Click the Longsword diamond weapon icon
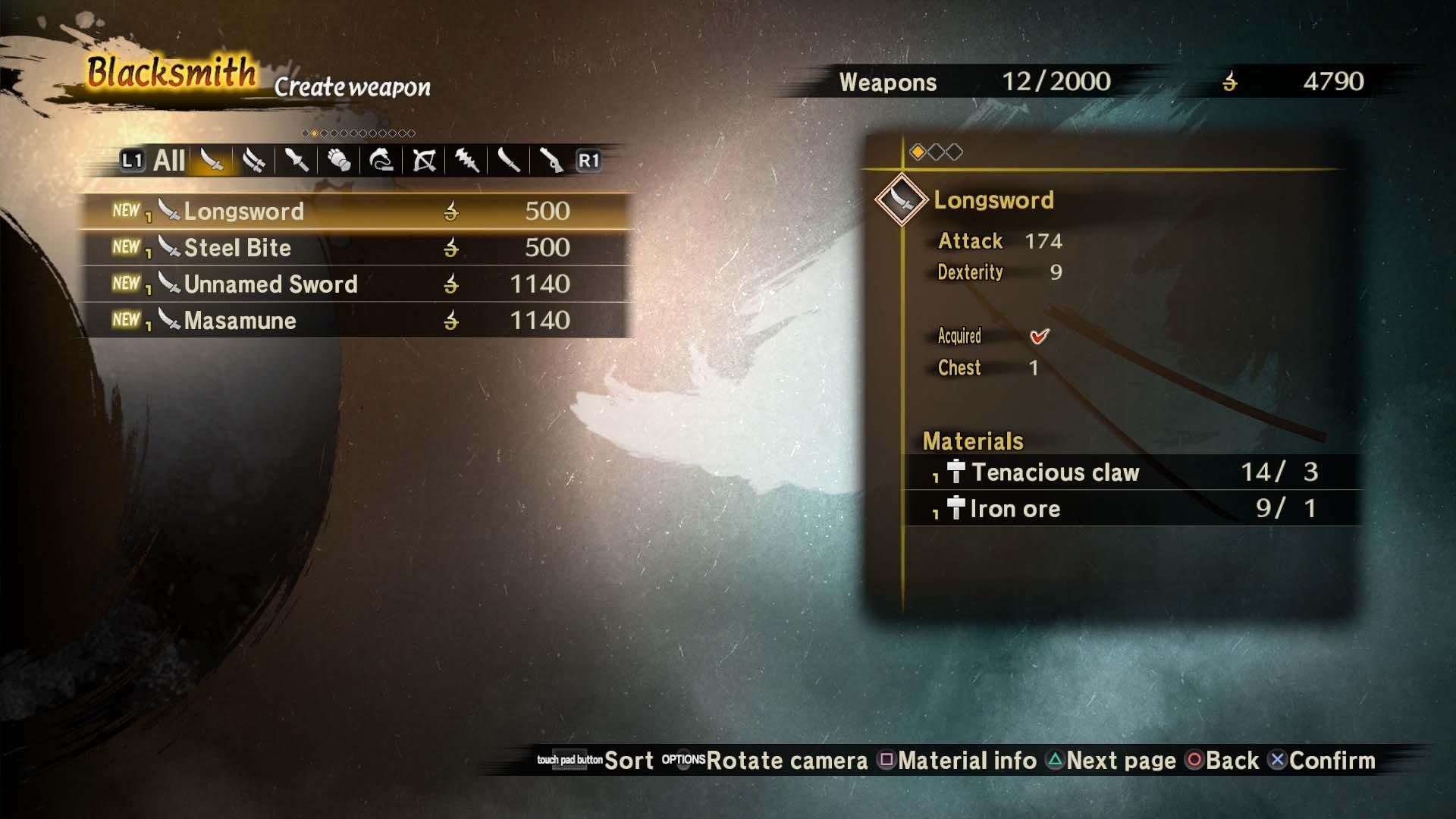Viewport: 1456px width, 819px height. [901, 199]
